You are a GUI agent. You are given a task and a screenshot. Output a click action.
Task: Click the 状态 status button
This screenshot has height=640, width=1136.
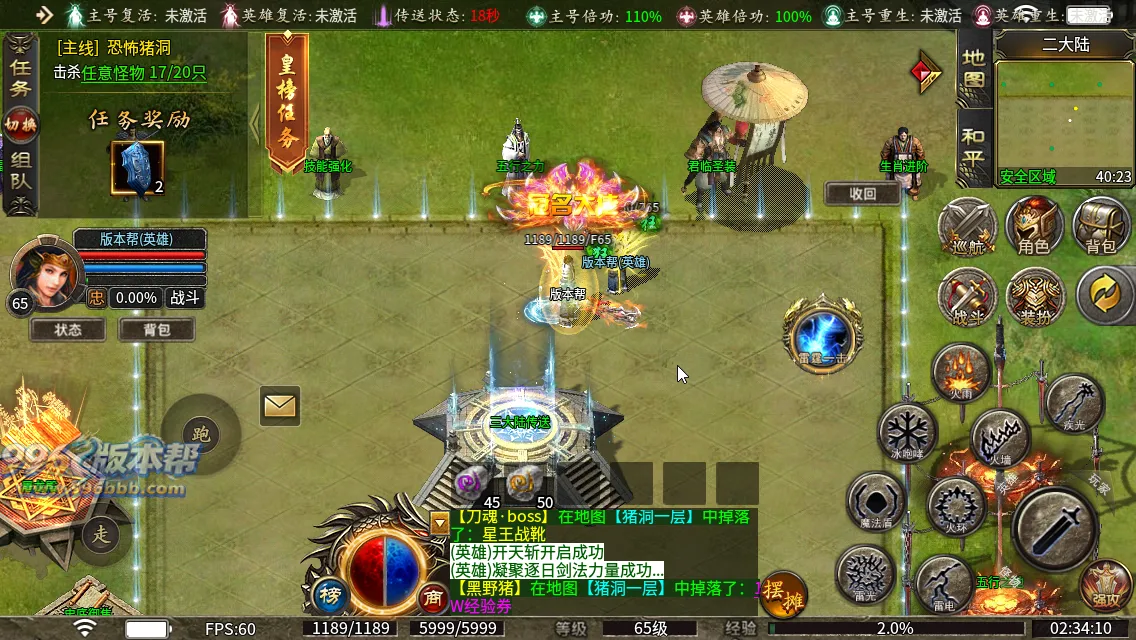tap(68, 329)
